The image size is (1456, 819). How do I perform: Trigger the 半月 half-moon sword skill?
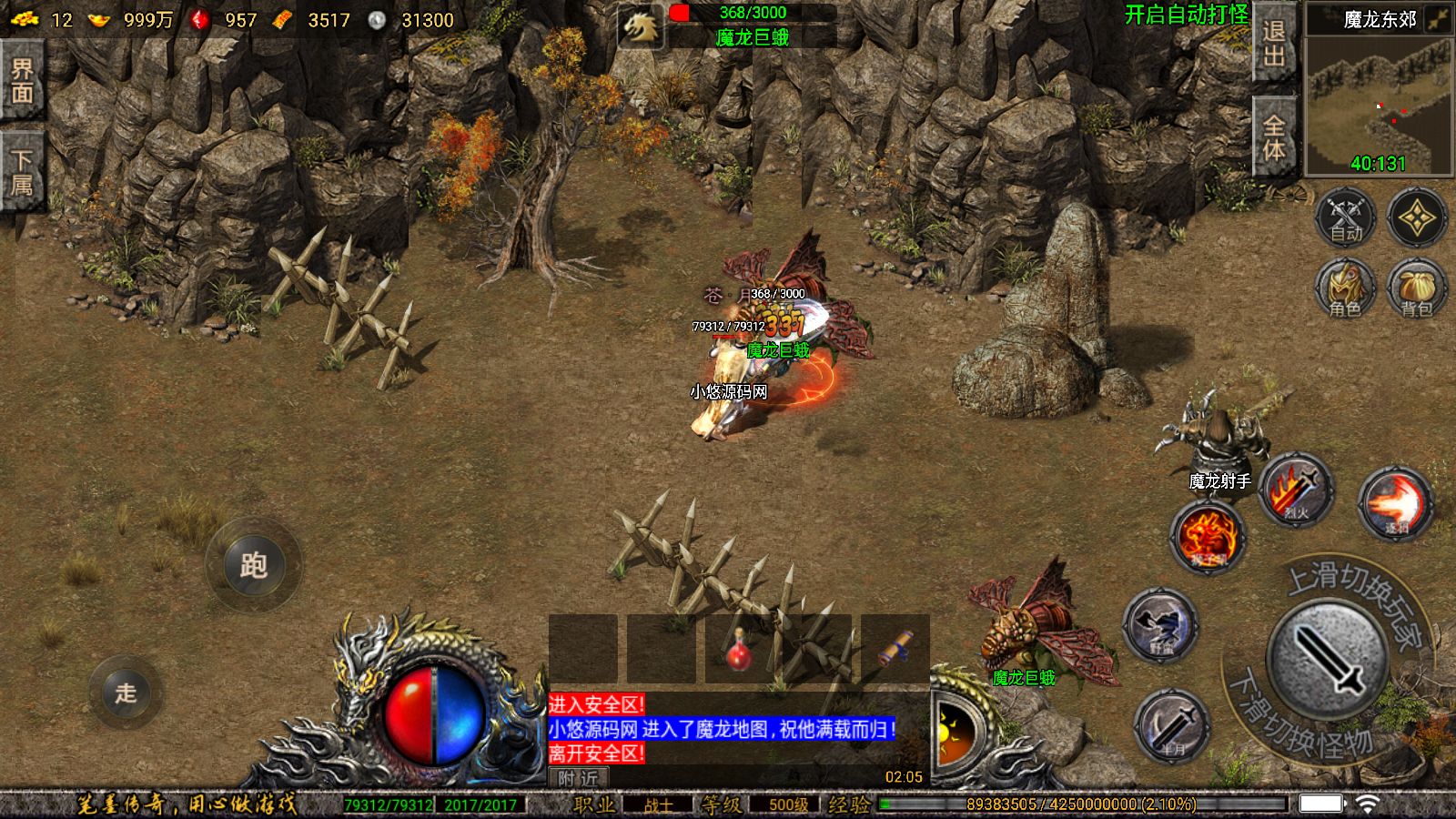[1173, 725]
